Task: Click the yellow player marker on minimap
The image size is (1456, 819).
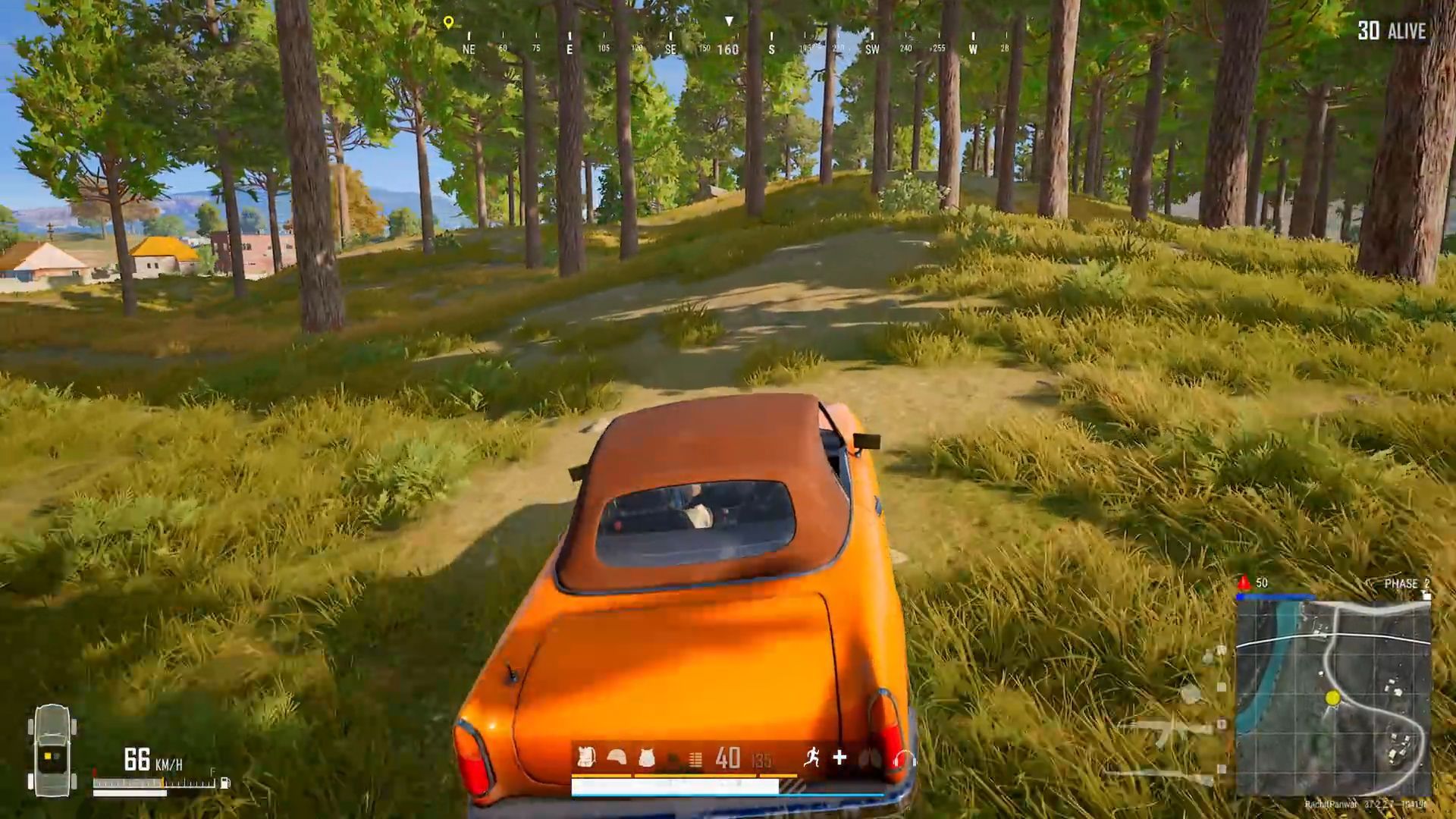Action: point(1332,698)
